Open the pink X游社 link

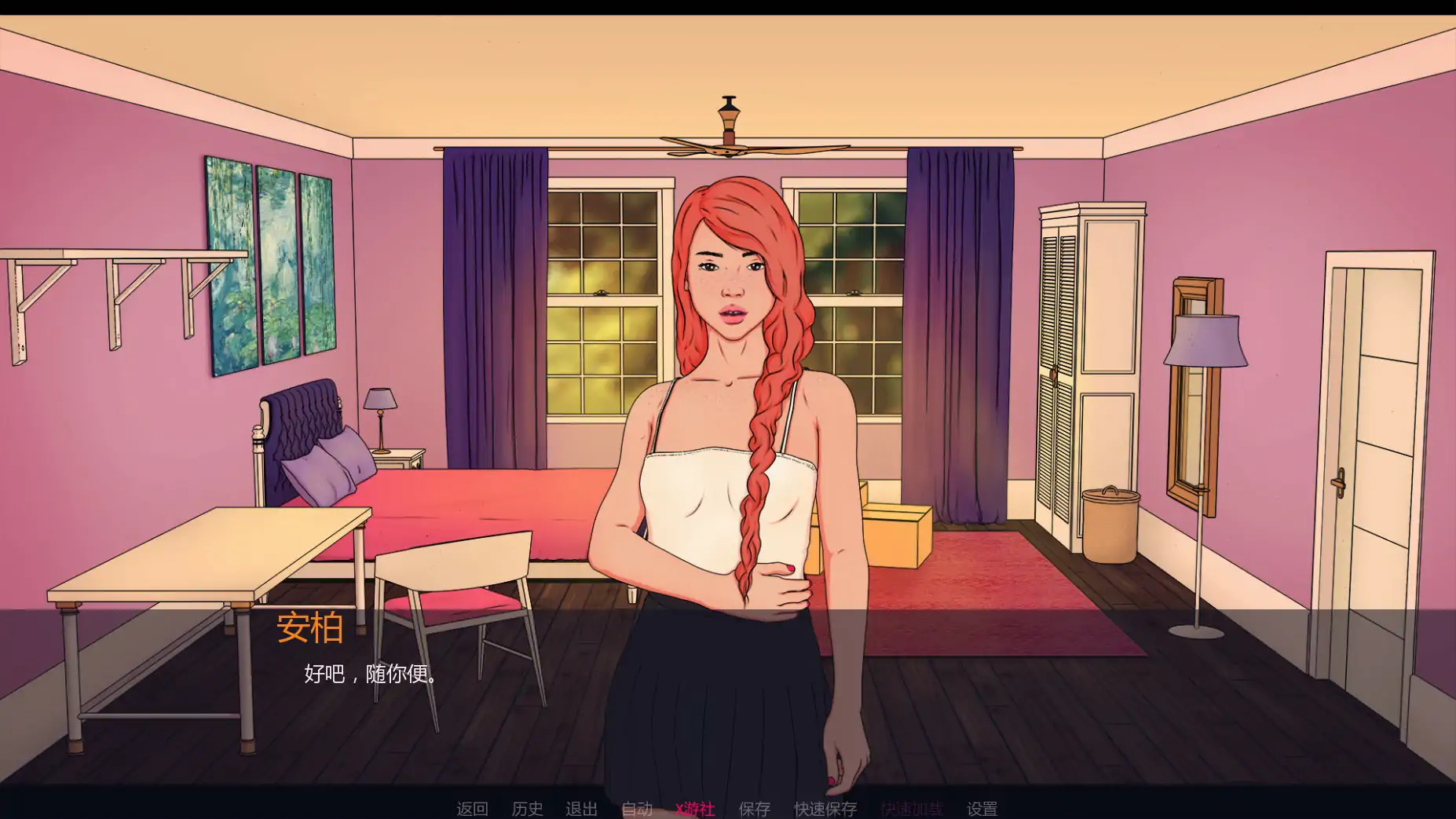[695, 808]
